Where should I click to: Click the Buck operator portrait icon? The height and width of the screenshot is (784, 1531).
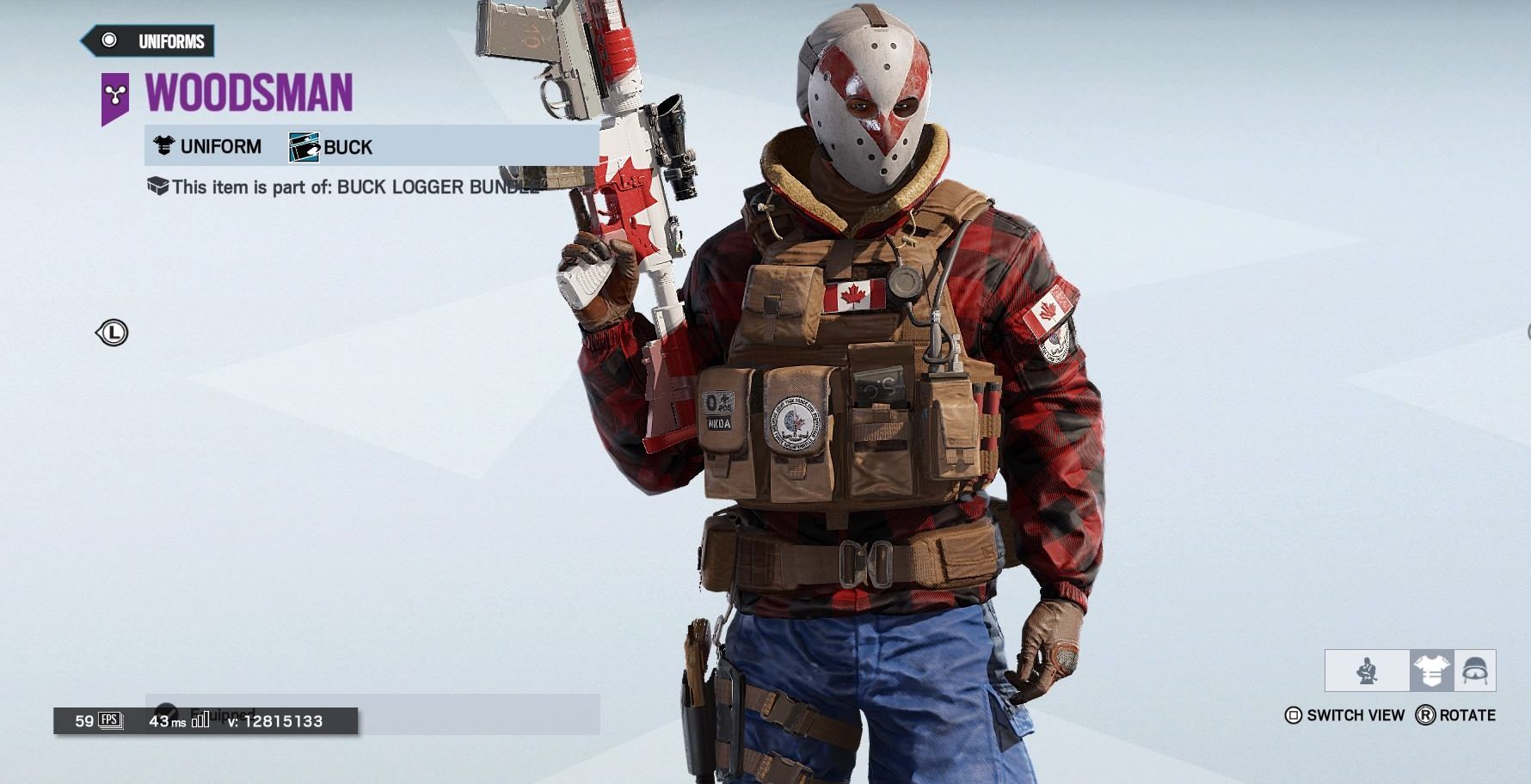[x=303, y=146]
